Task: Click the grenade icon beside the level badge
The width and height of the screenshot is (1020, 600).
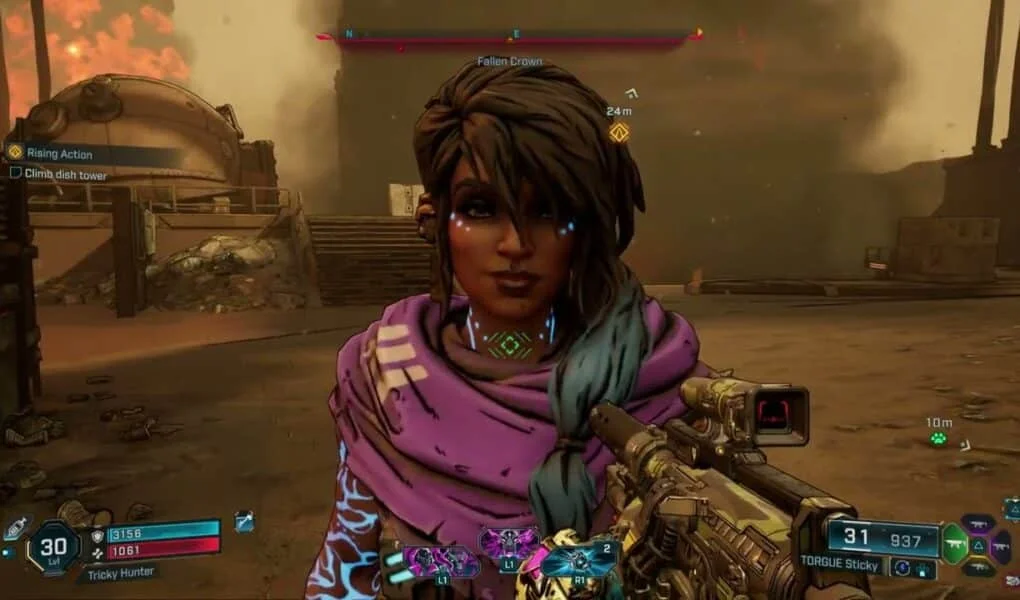Action: coord(17,528)
